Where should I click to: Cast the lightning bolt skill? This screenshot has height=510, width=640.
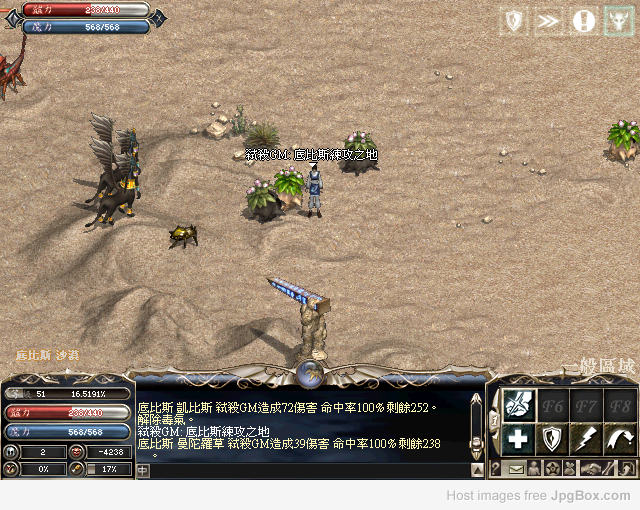[585, 438]
